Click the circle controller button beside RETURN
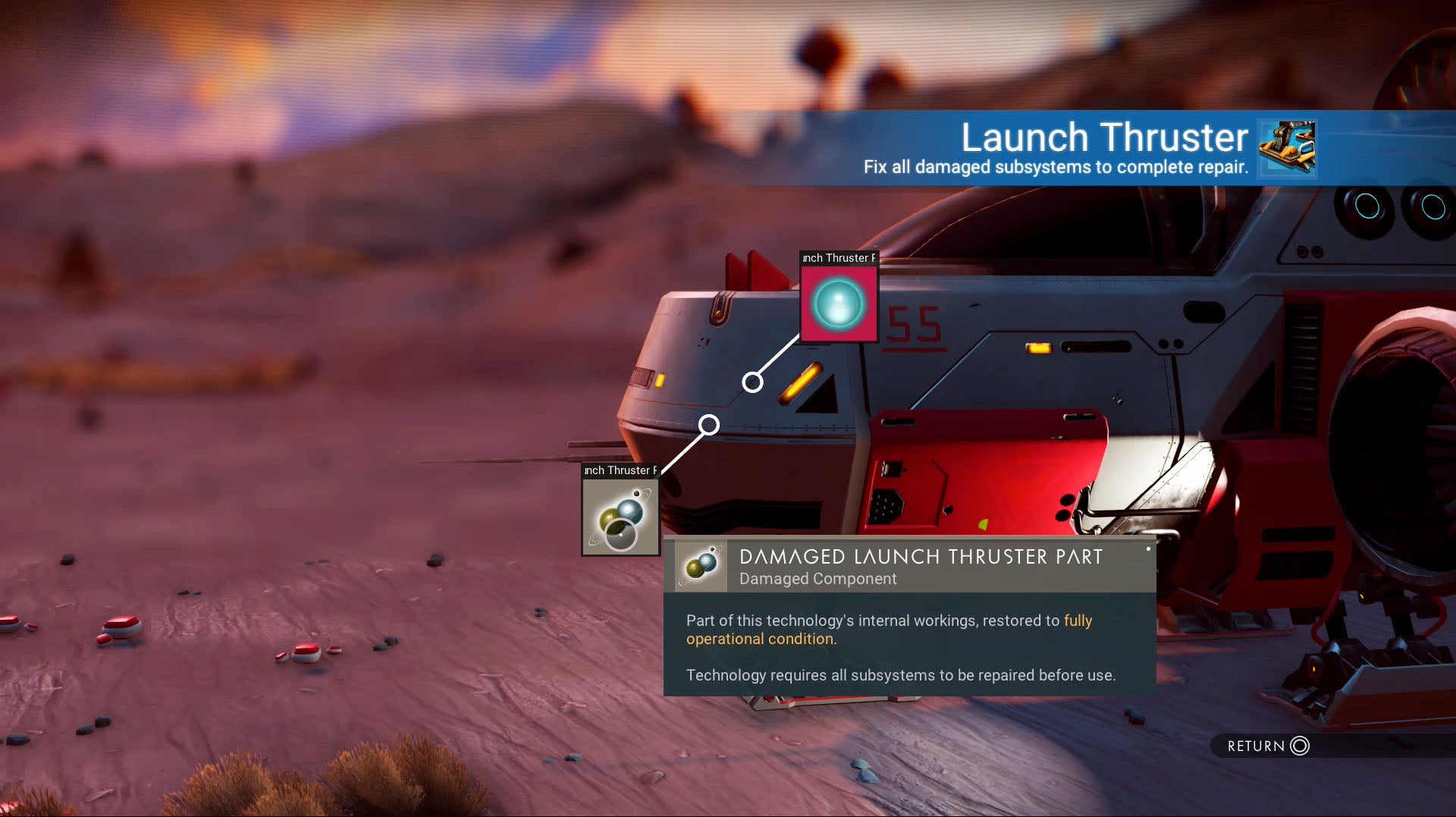 pyautogui.click(x=1300, y=746)
